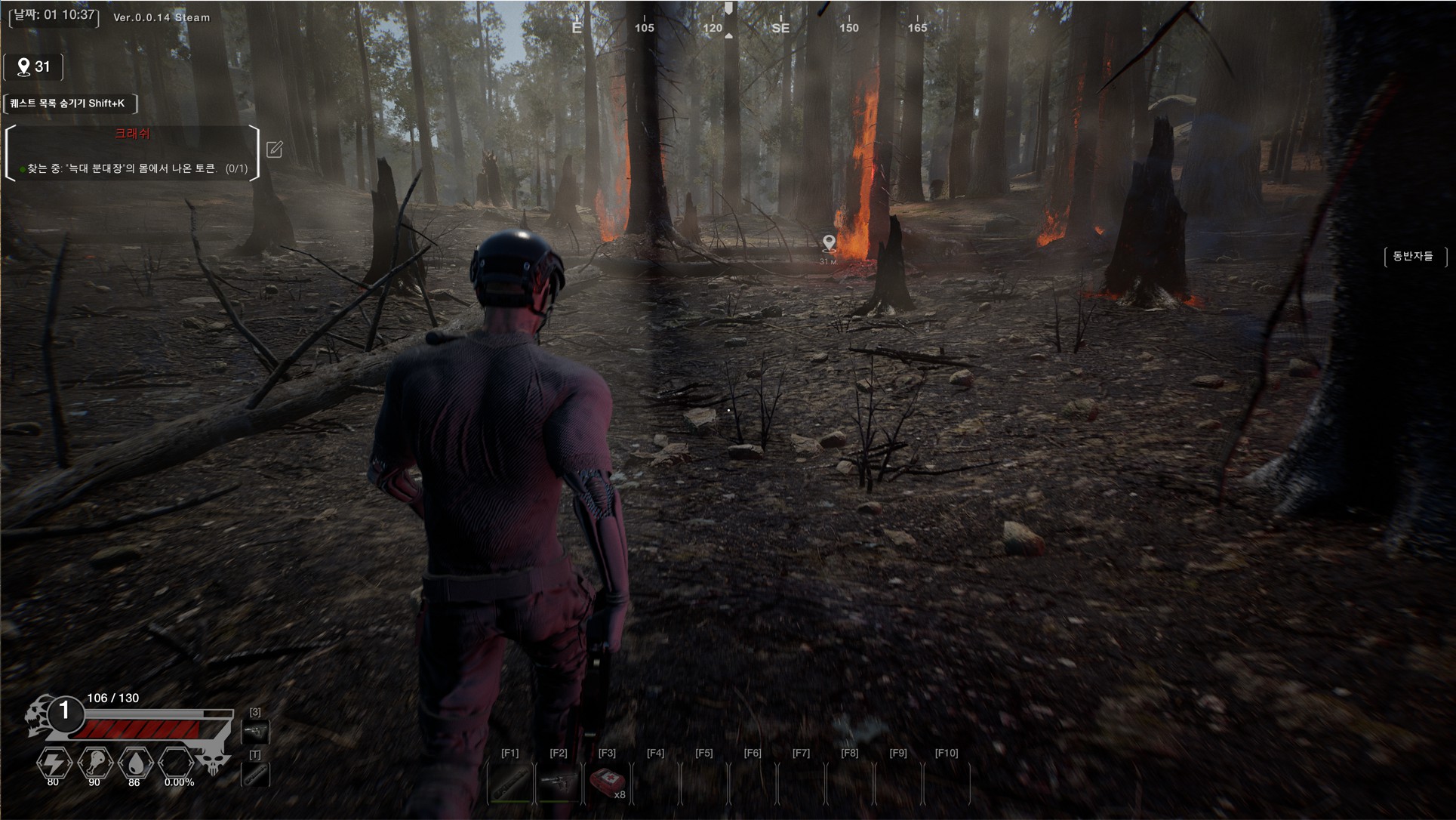Select the location pin distance indicator showing 31
This screenshot has height=820, width=1456.
click(x=33, y=67)
